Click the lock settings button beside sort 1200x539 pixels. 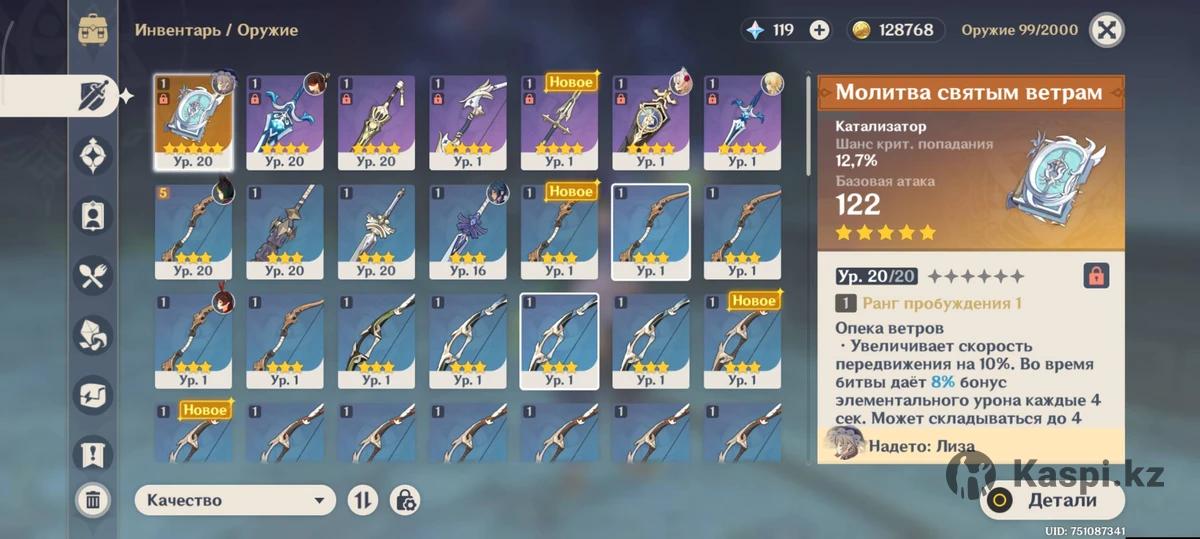tap(406, 500)
